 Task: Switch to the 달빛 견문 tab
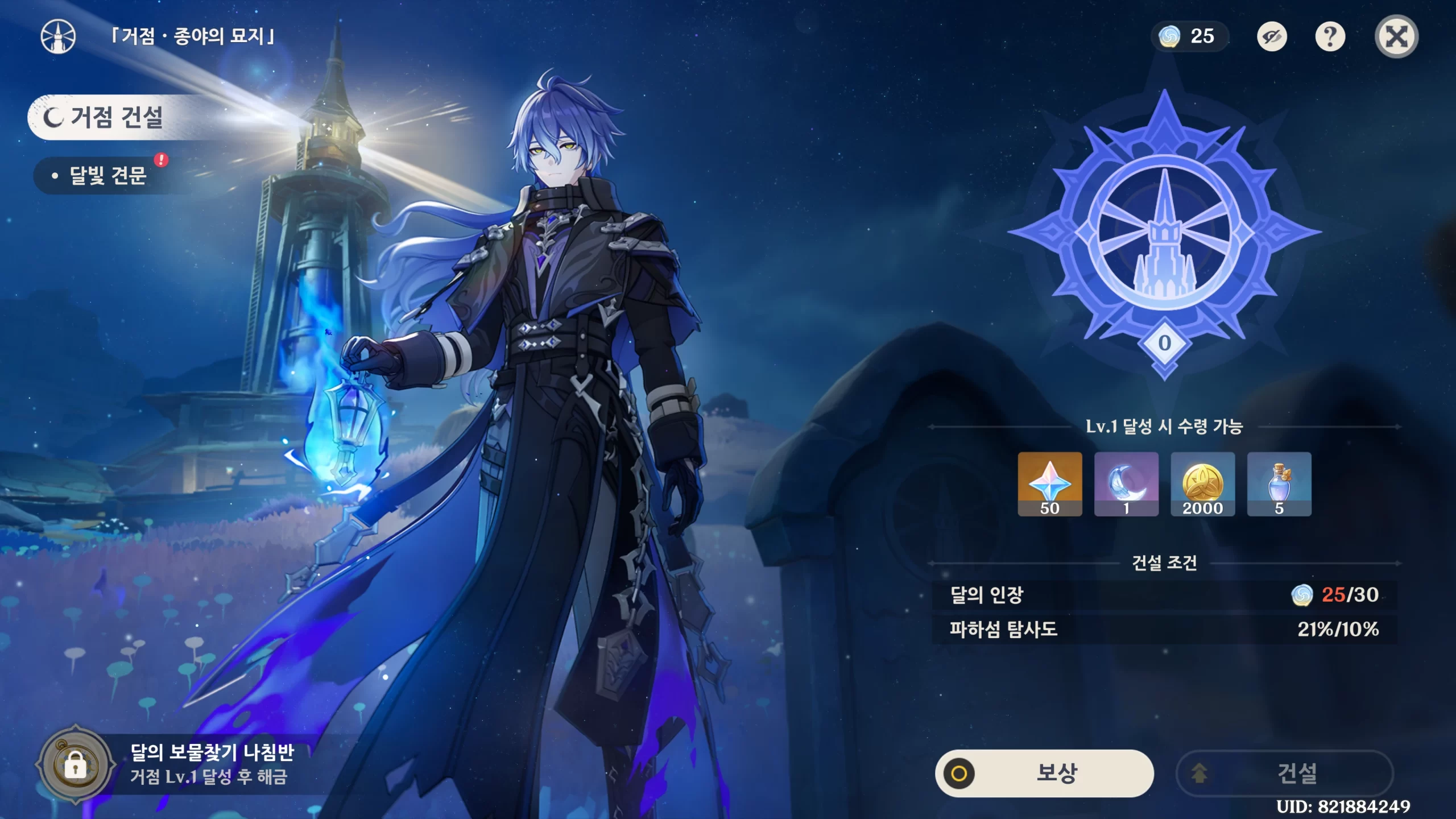coord(108,176)
